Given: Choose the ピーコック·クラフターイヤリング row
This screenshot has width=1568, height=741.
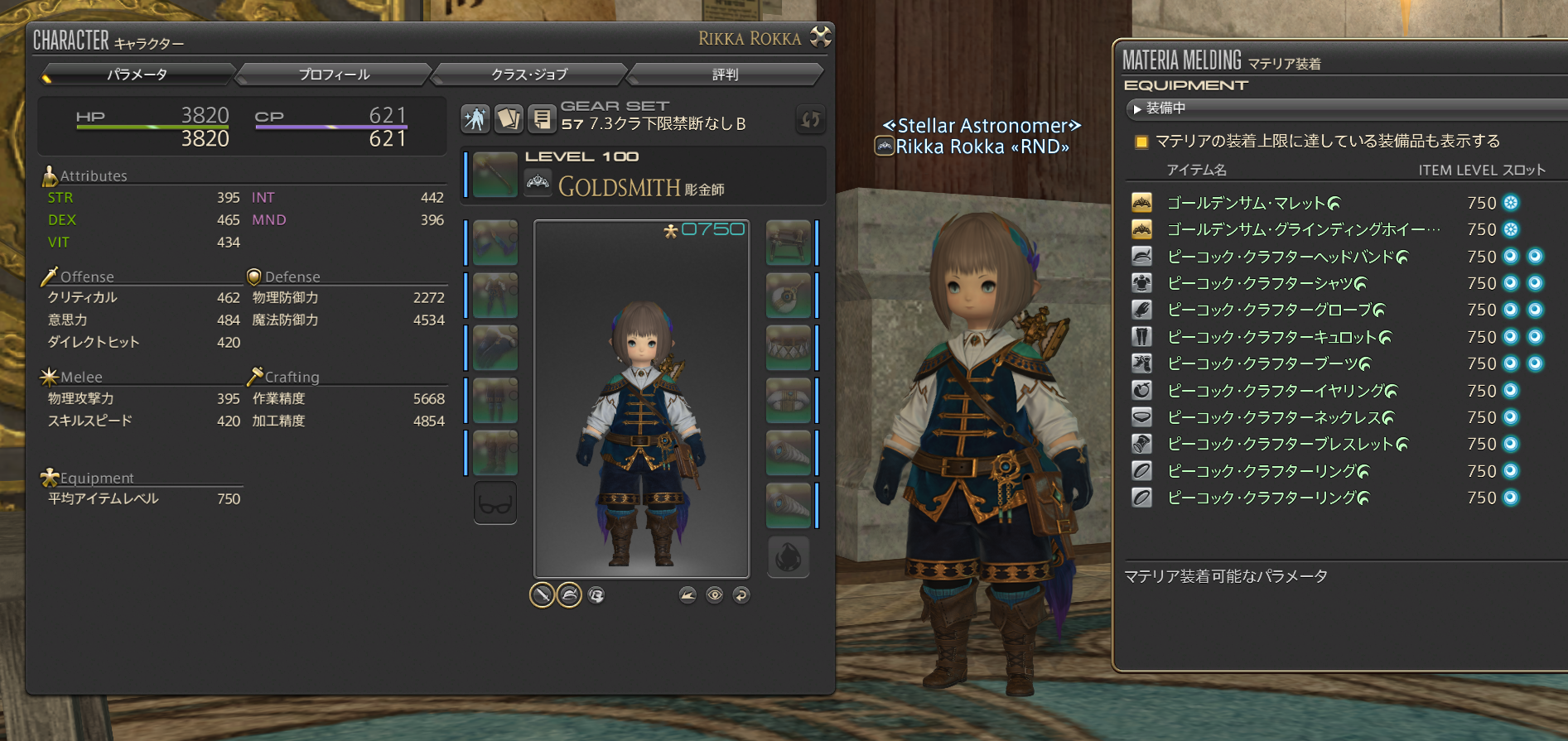Looking at the screenshot, I should coord(1281,391).
